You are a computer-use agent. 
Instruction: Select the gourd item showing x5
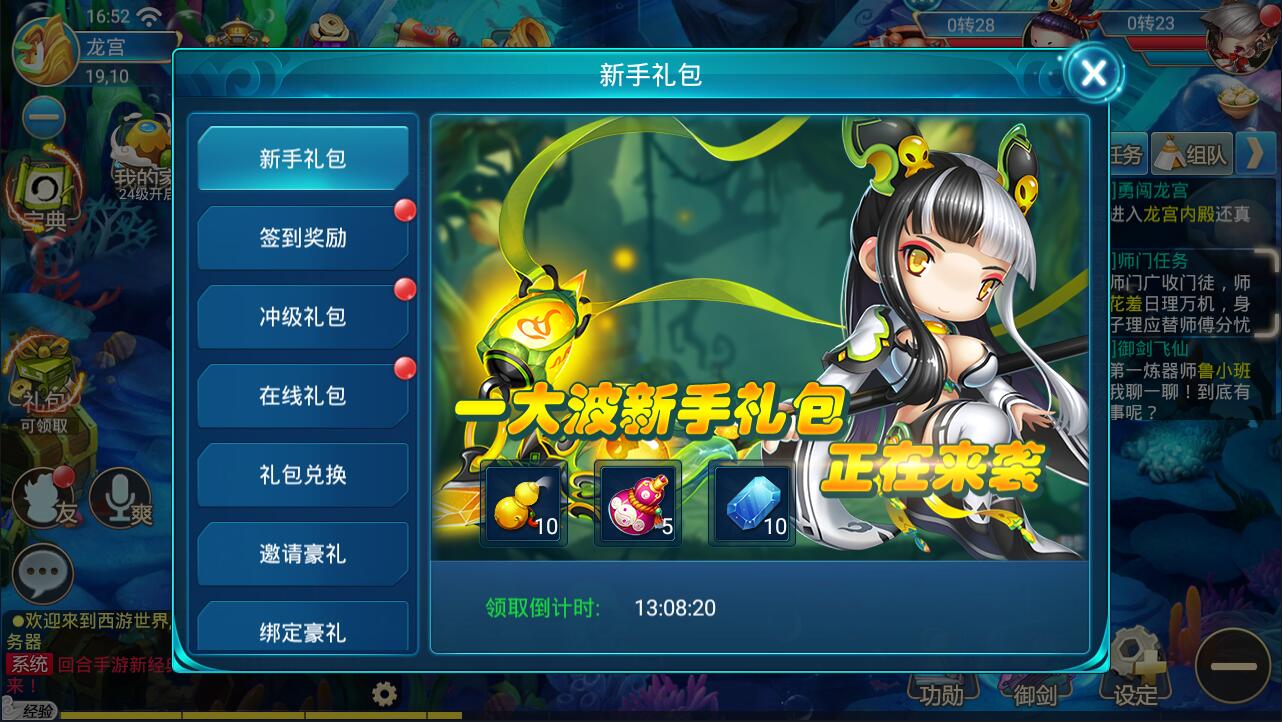click(x=637, y=503)
